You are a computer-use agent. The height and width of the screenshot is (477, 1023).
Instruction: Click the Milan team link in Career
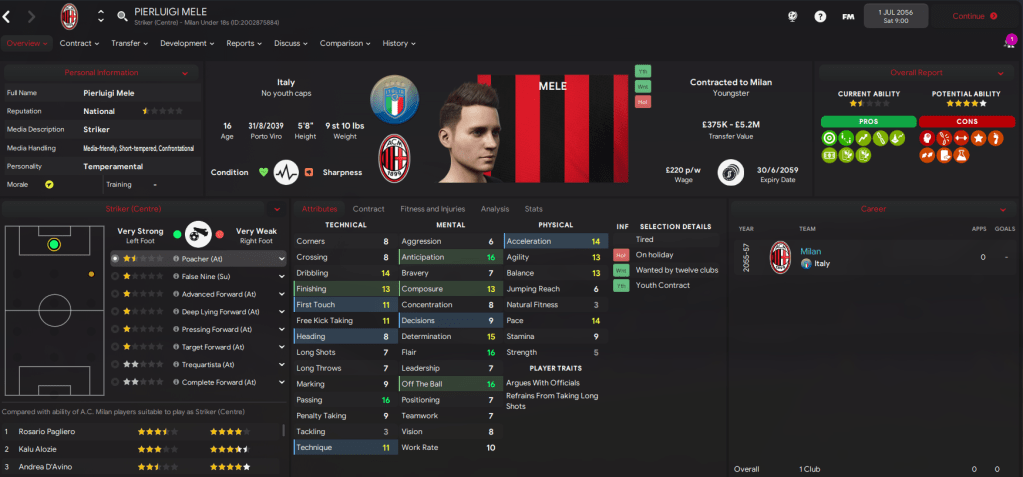[810, 251]
